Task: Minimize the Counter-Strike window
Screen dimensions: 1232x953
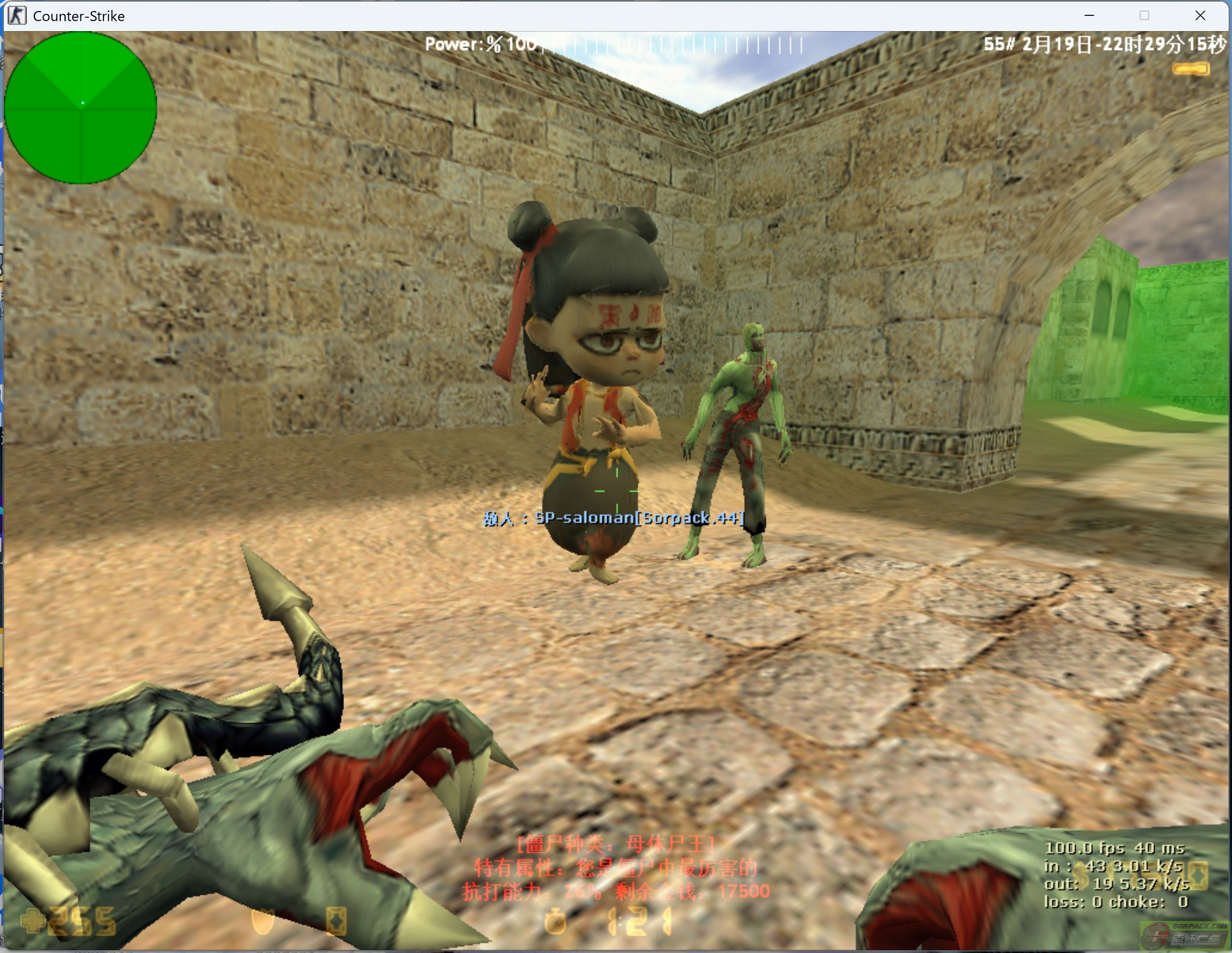Action: 1089,16
